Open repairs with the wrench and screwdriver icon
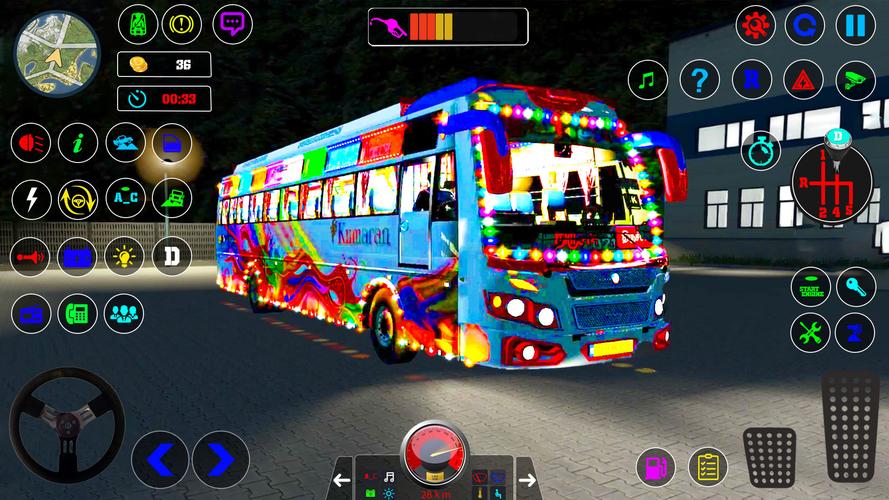Viewport: 889px width, 500px height. coord(810,333)
